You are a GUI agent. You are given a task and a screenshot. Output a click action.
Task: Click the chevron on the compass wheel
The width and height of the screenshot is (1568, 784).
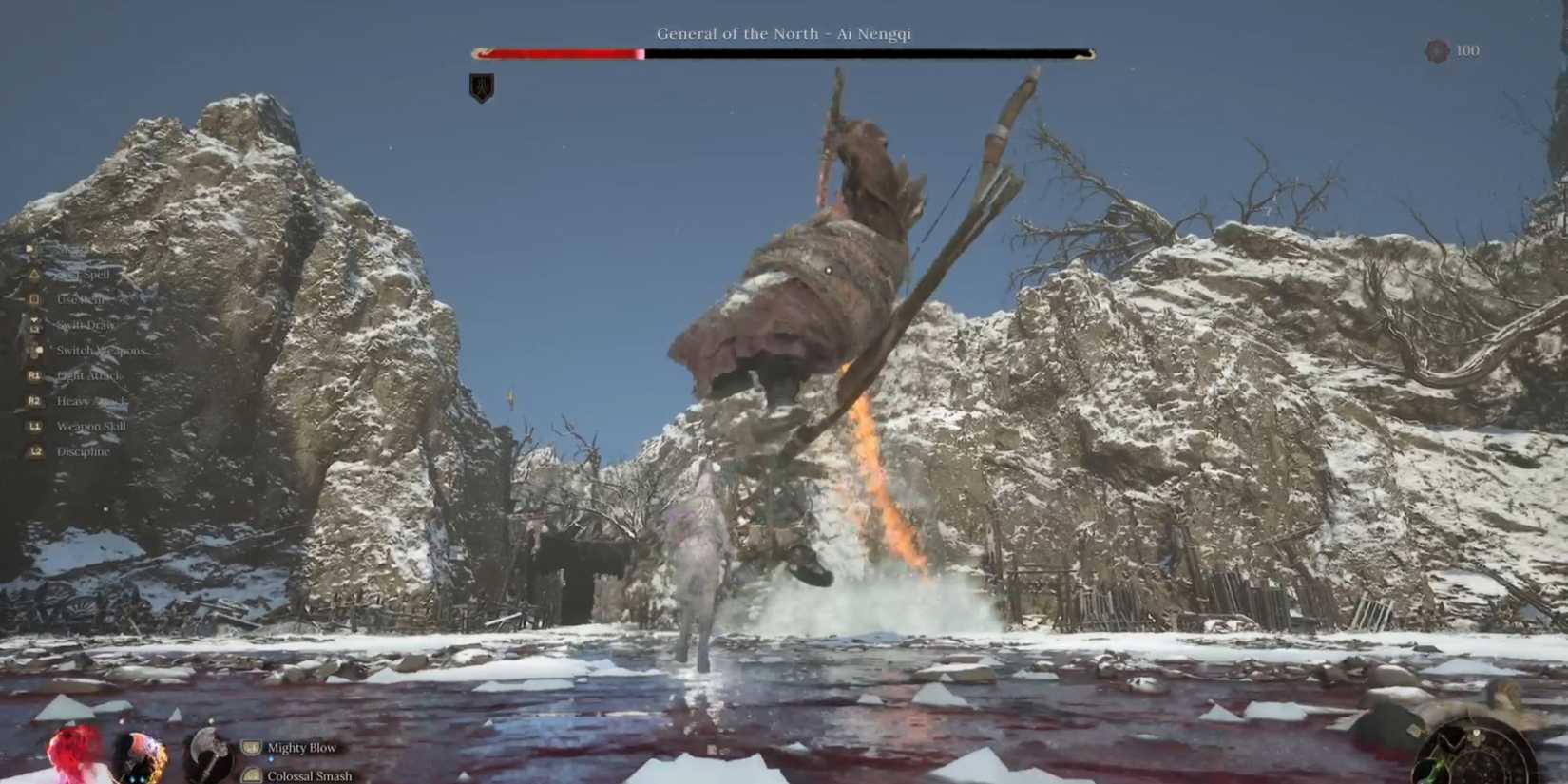pos(1450,741)
